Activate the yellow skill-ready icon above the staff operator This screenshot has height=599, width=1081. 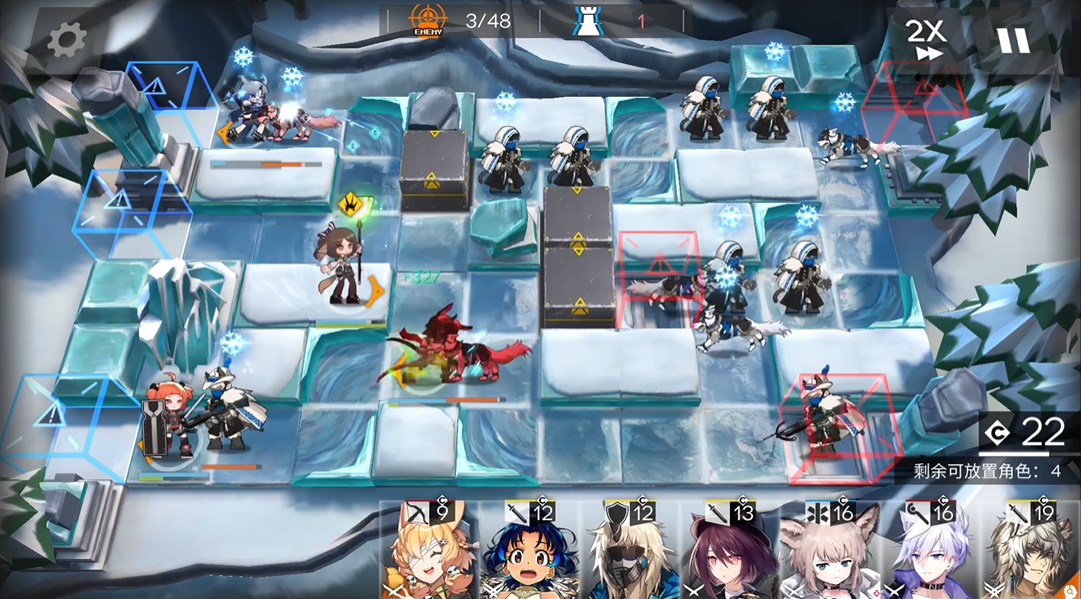coord(352,206)
